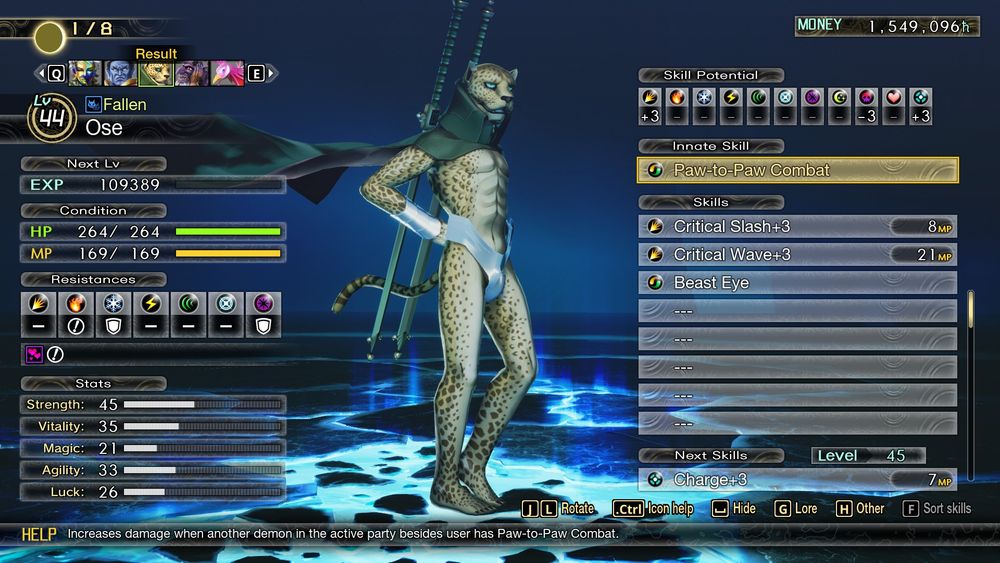Click the left arrow to previous demon
This screenshot has height=563, width=1000.
(41, 73)
